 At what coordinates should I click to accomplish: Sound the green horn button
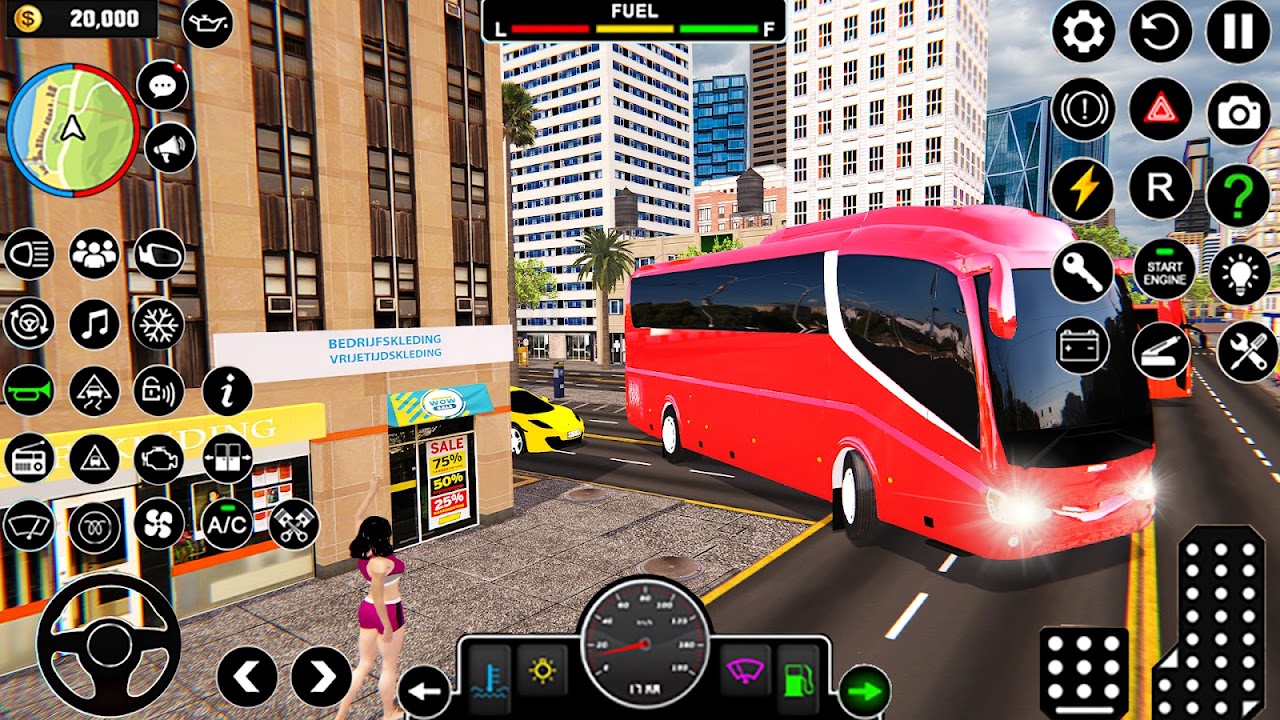(29, 390)
